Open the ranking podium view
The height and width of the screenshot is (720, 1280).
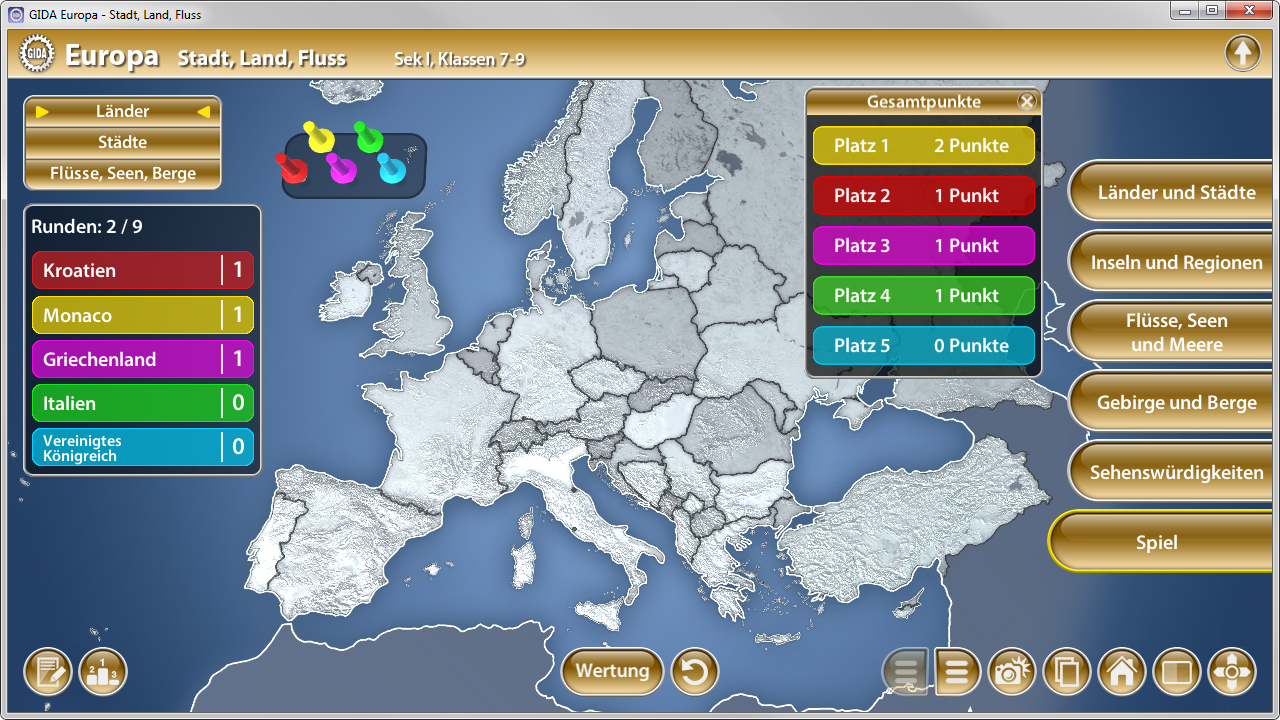[102, 671]
